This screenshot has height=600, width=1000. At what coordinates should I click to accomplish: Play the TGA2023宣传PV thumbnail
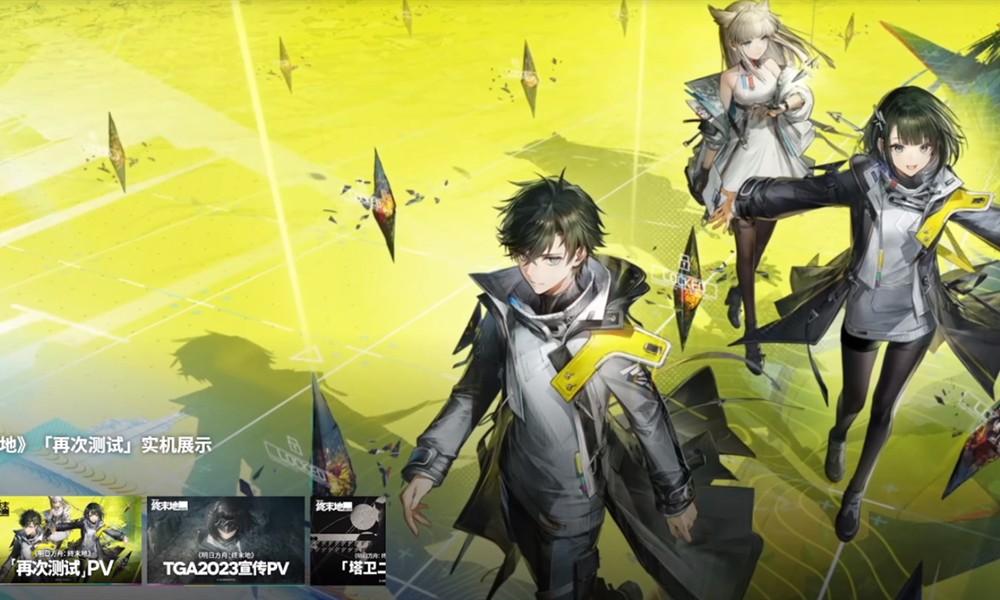point(226,540)
